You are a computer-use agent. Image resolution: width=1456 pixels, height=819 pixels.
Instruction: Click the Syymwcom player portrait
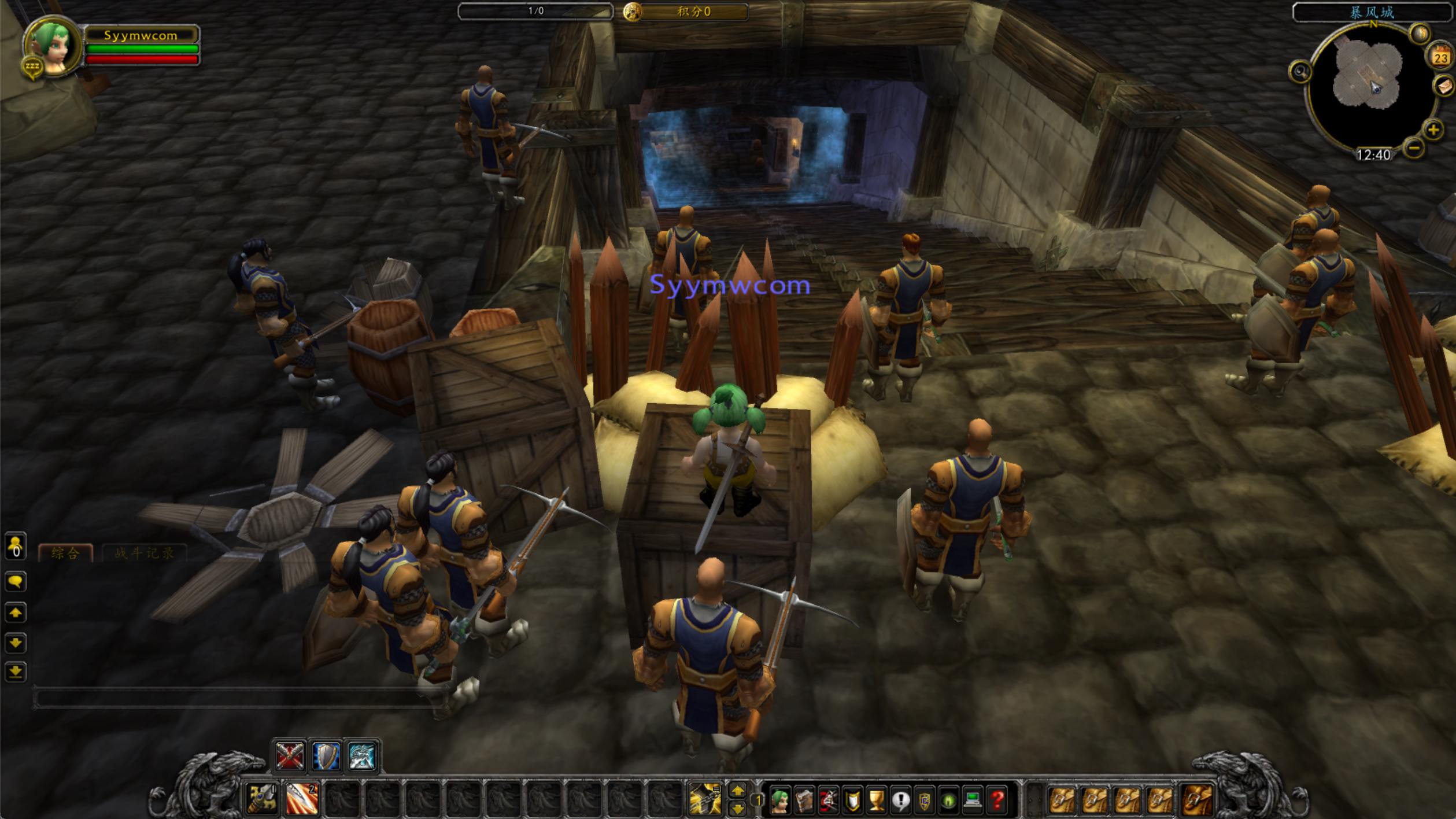tap(53, 47)
